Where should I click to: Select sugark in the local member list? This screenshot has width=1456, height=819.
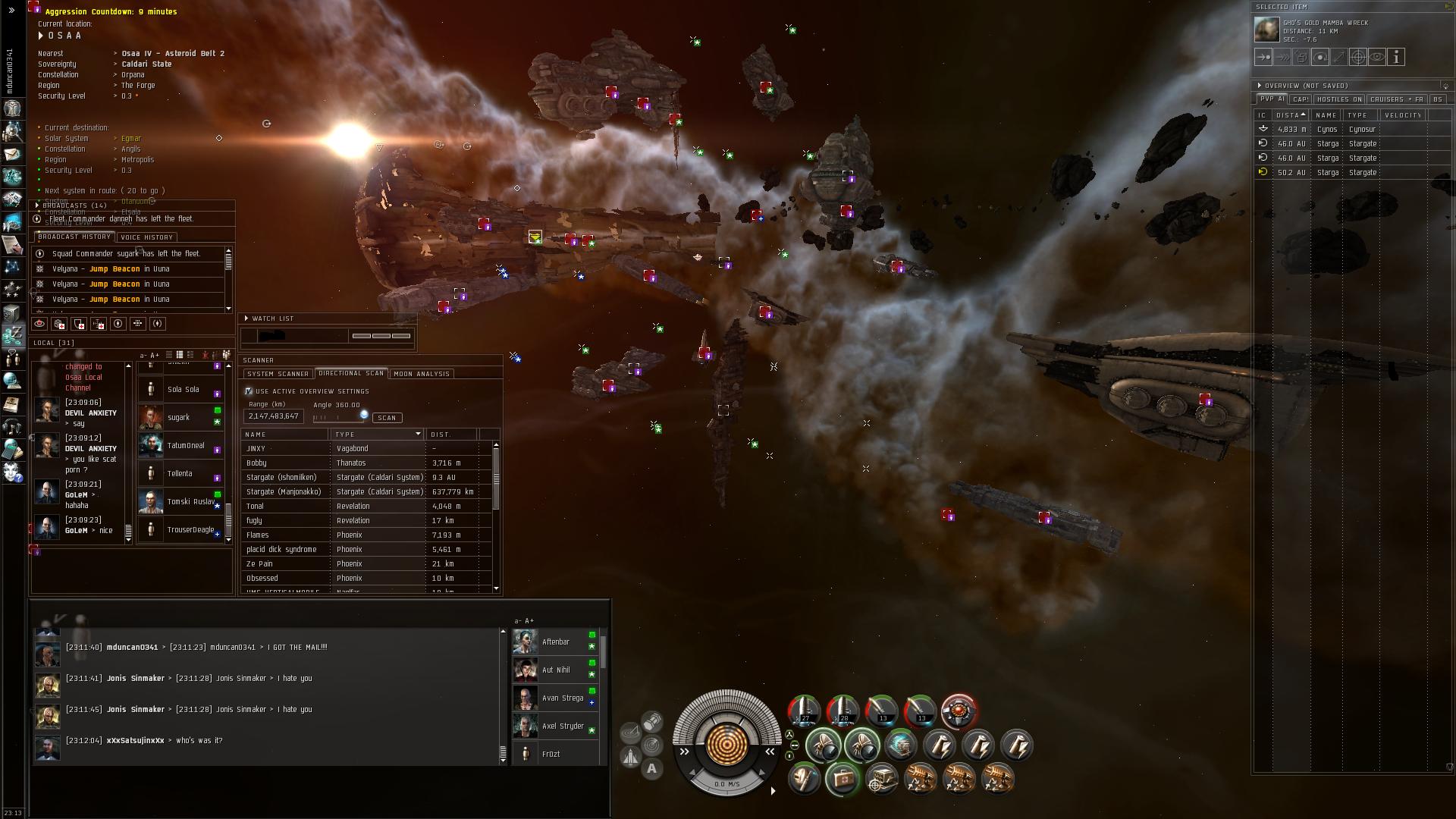pyautogui.click(x=179, y=418)
